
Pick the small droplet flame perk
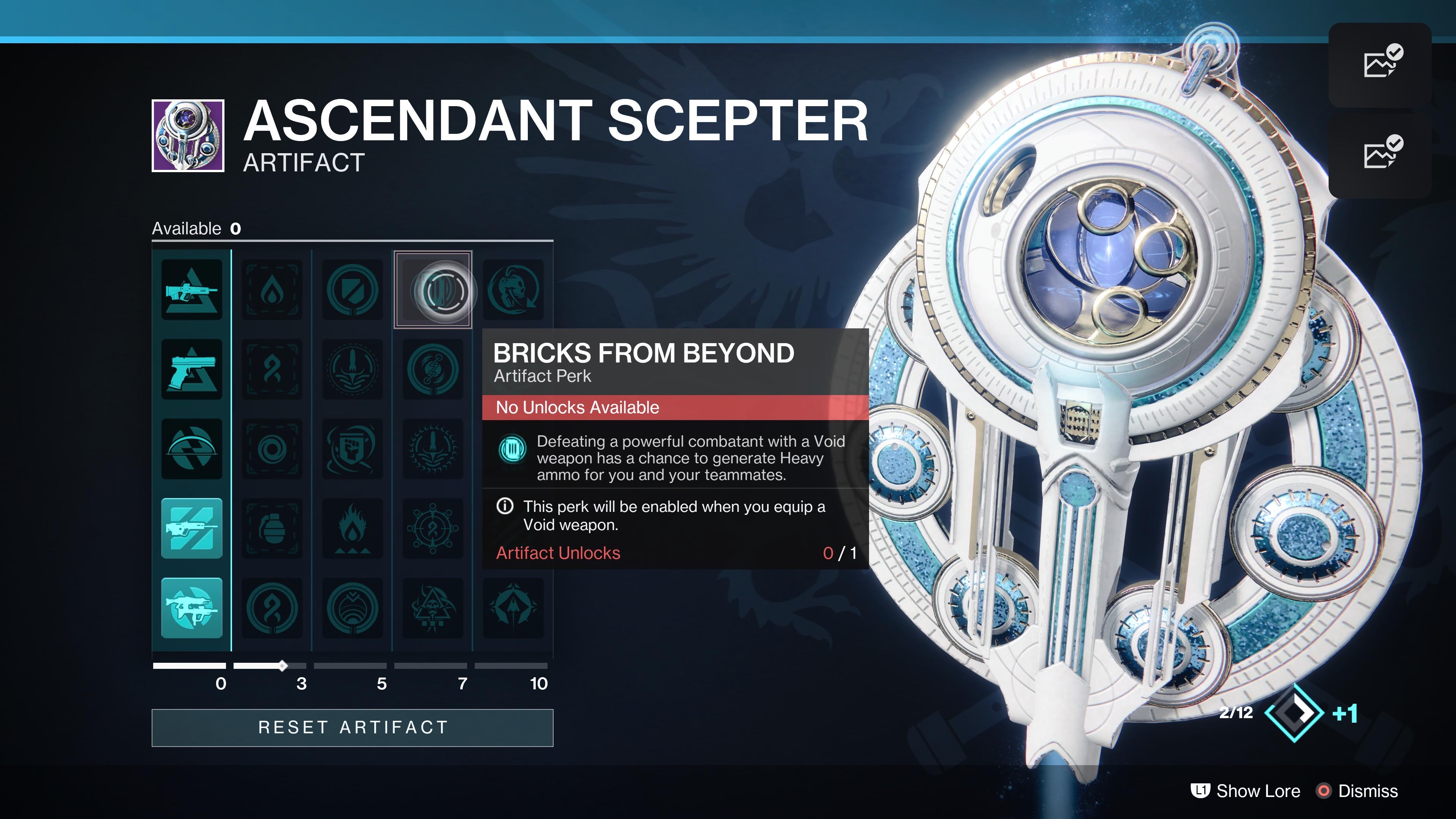272,290
